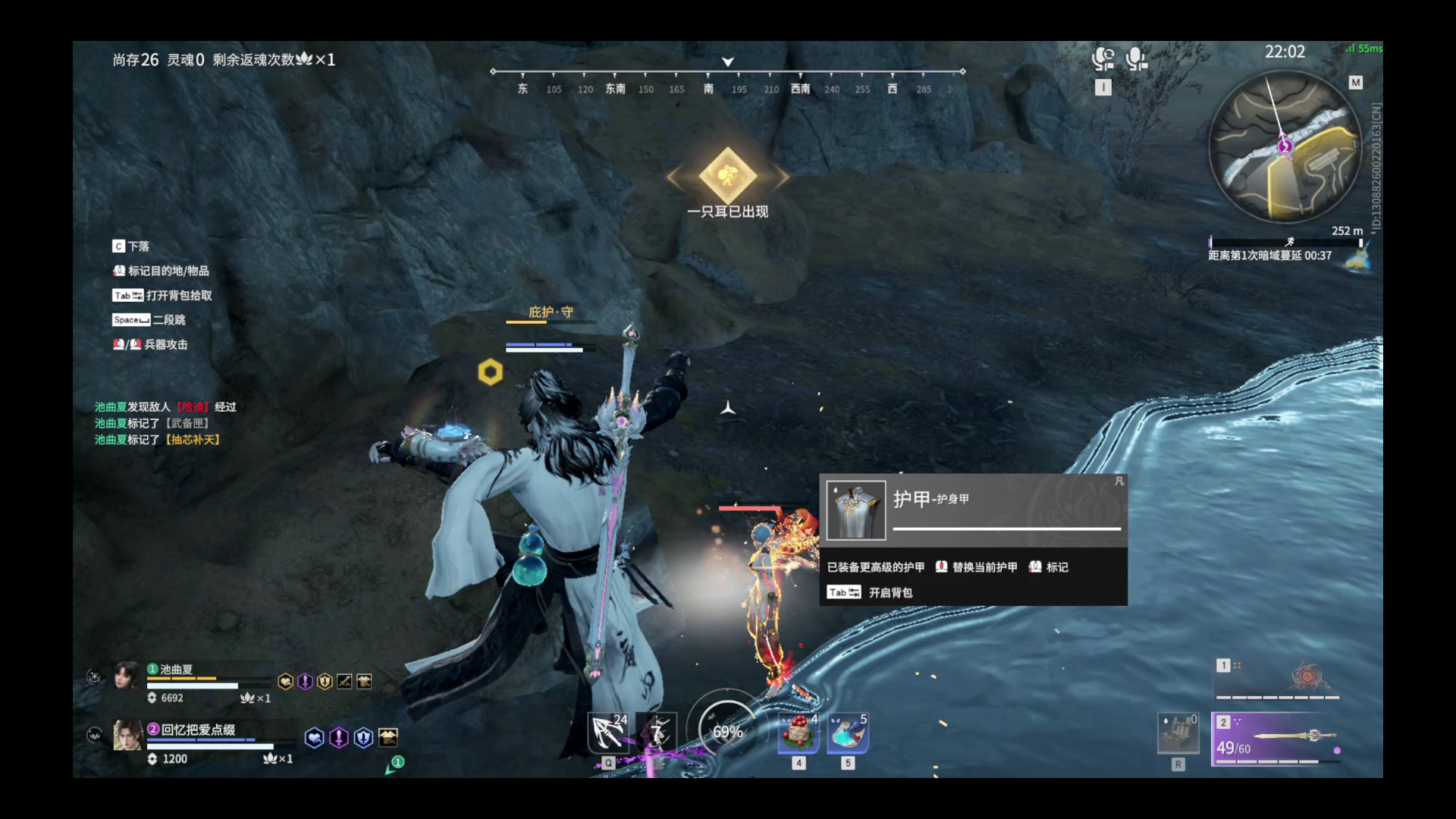Click the 69% ultimate charge gauge
Screen dimensions: 1456x819
point(726,731)
